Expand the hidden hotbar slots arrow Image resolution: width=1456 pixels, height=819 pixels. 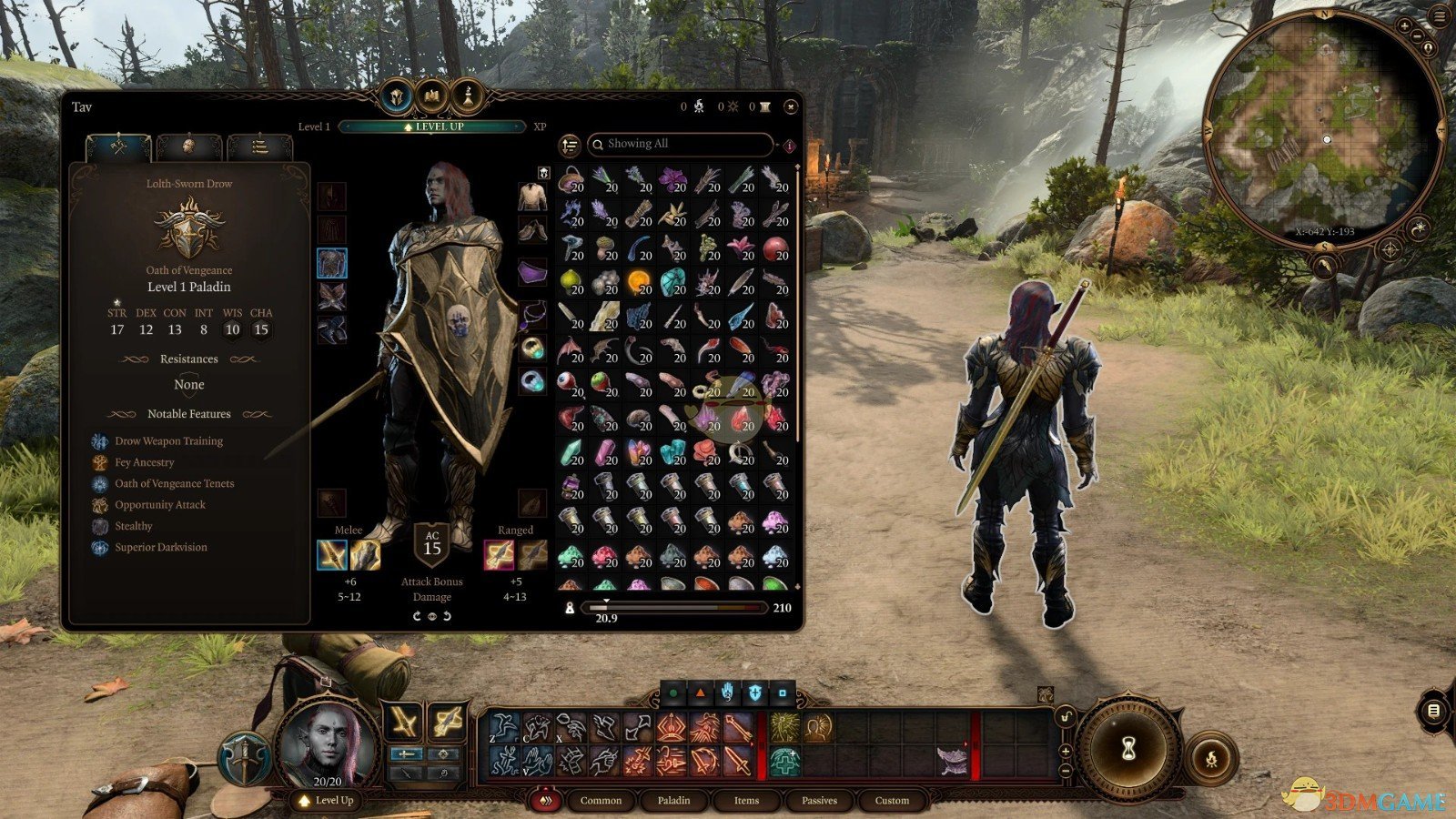pos(966,743)
